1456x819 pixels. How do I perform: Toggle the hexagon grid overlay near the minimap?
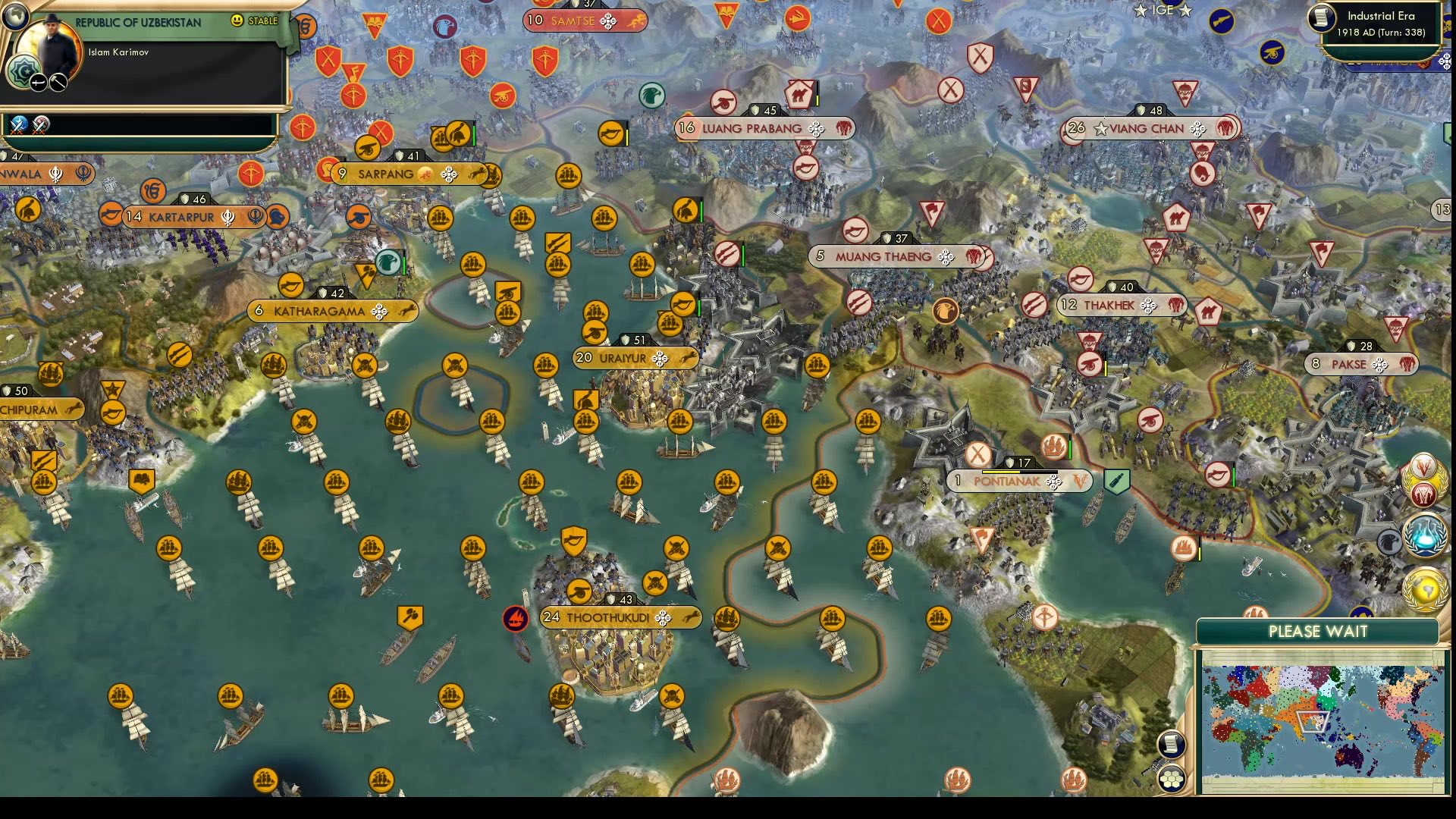pos(1172,777)
